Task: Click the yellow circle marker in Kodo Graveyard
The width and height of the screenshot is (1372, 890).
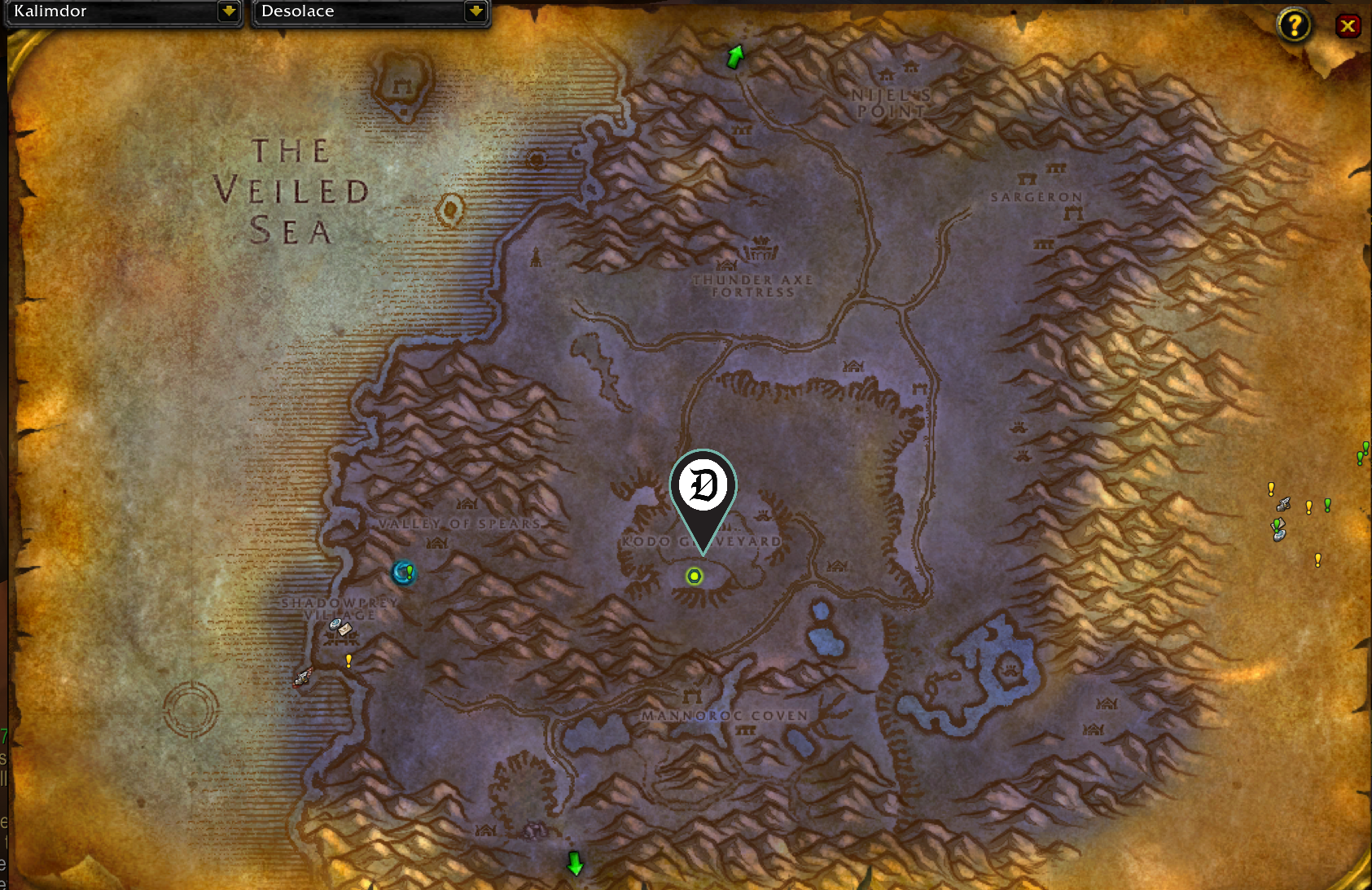Action: [x=693, y=576]
